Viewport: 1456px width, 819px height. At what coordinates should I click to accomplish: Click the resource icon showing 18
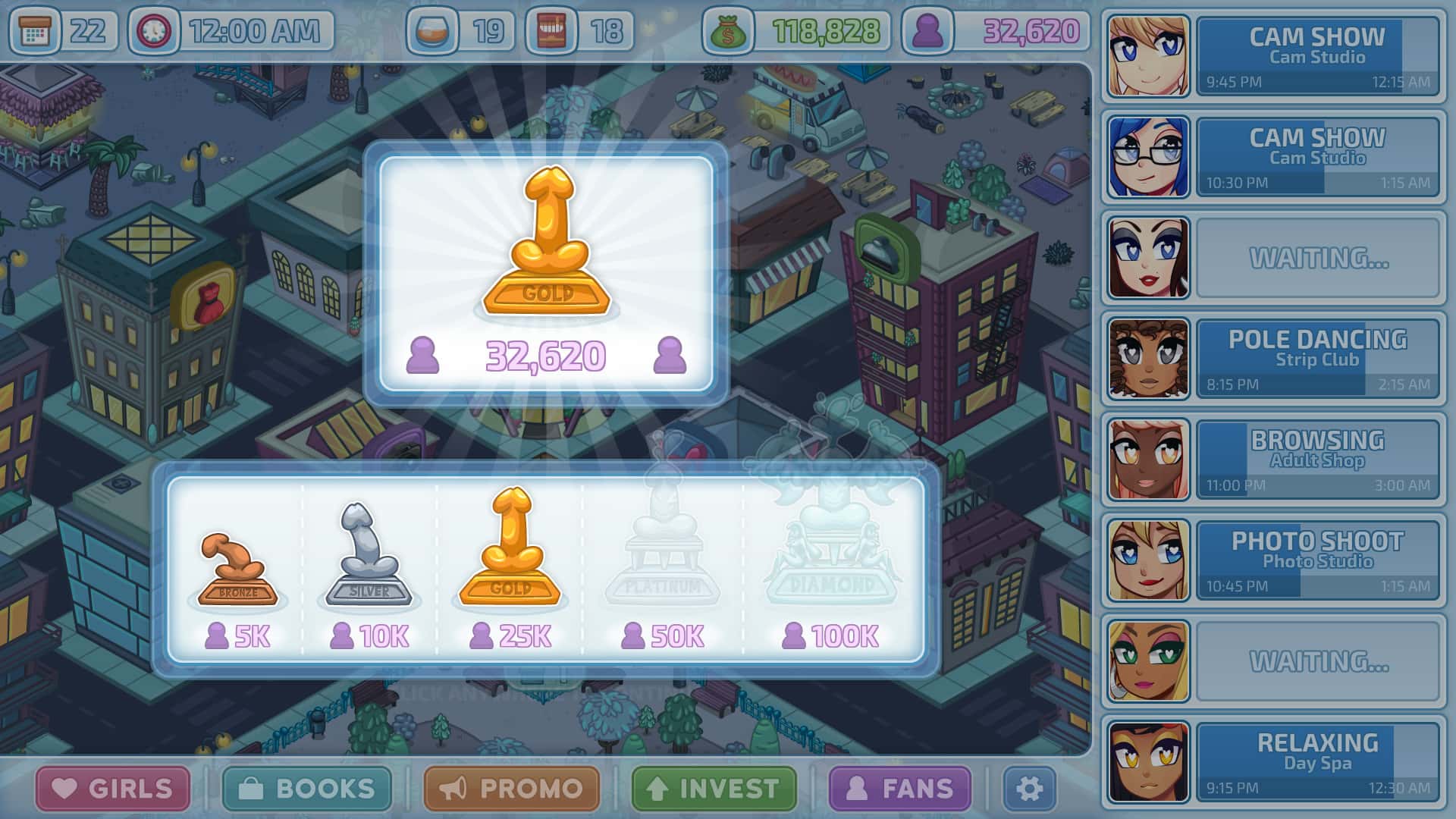(553, 30)
